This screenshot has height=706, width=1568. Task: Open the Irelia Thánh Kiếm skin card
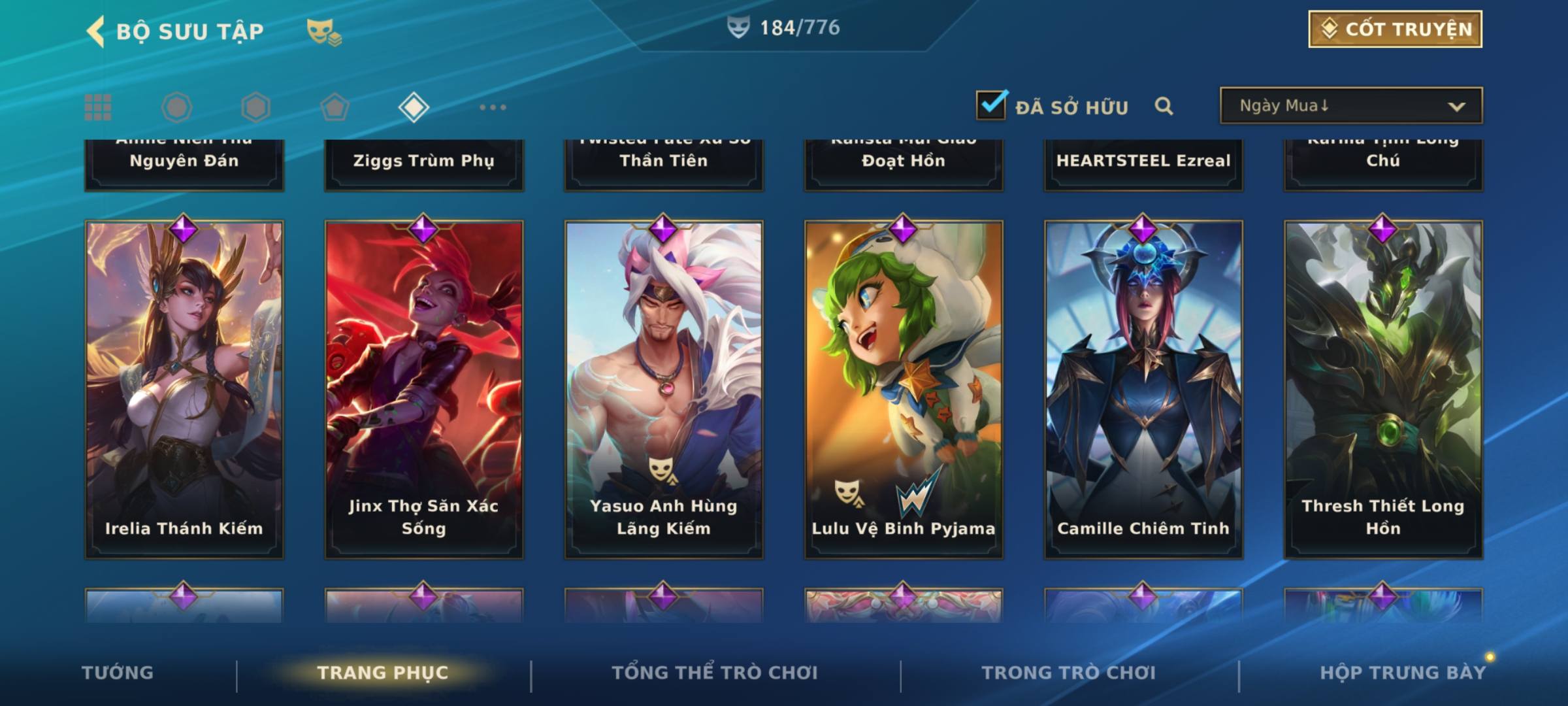tap(184, 390)
